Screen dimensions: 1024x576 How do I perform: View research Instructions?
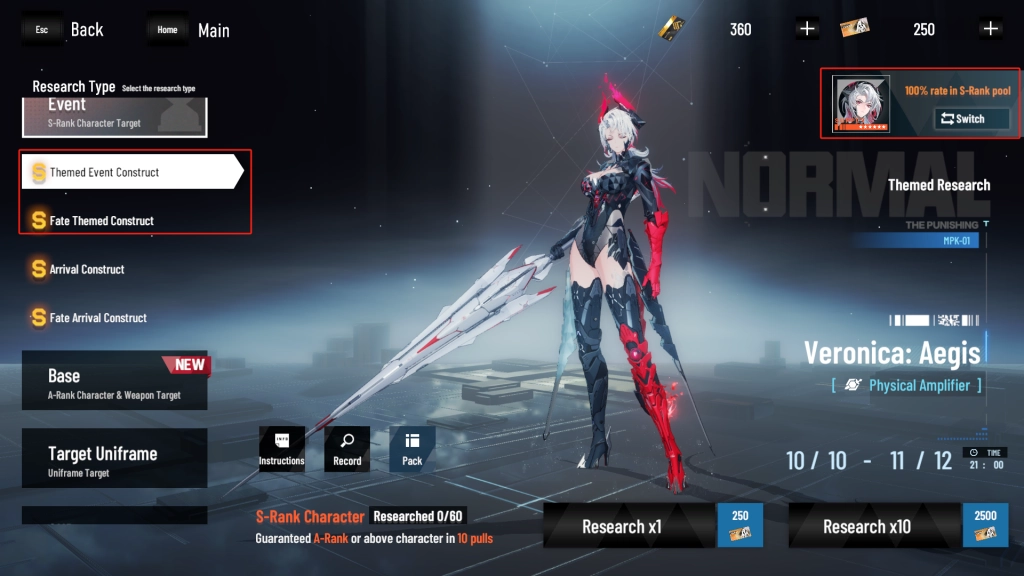281,450
